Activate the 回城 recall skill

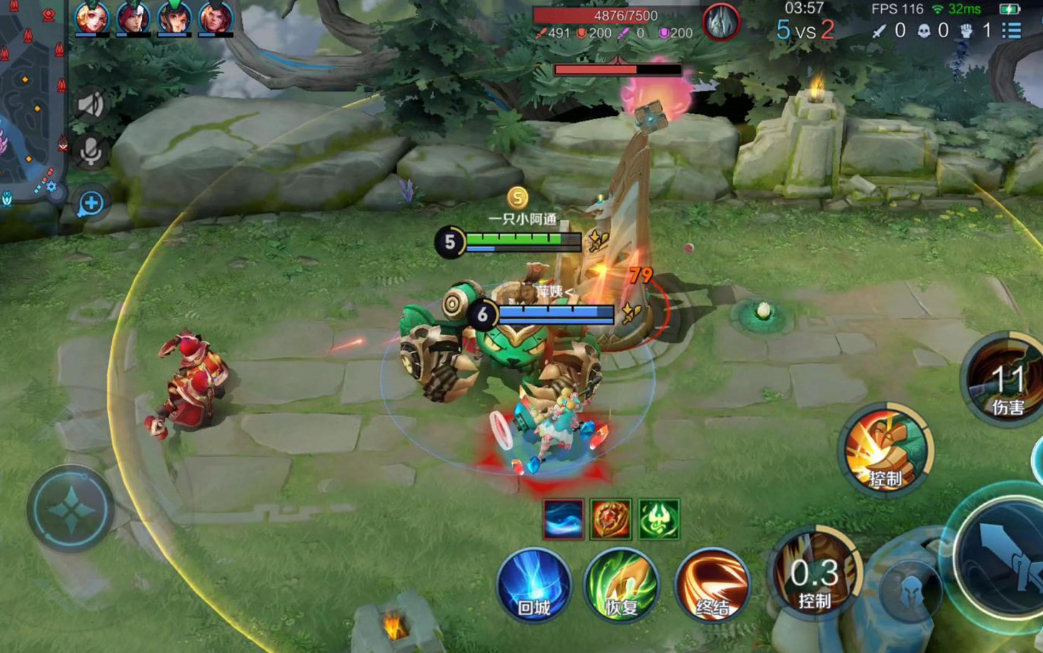pyautogui.click(x=534, y=585)
